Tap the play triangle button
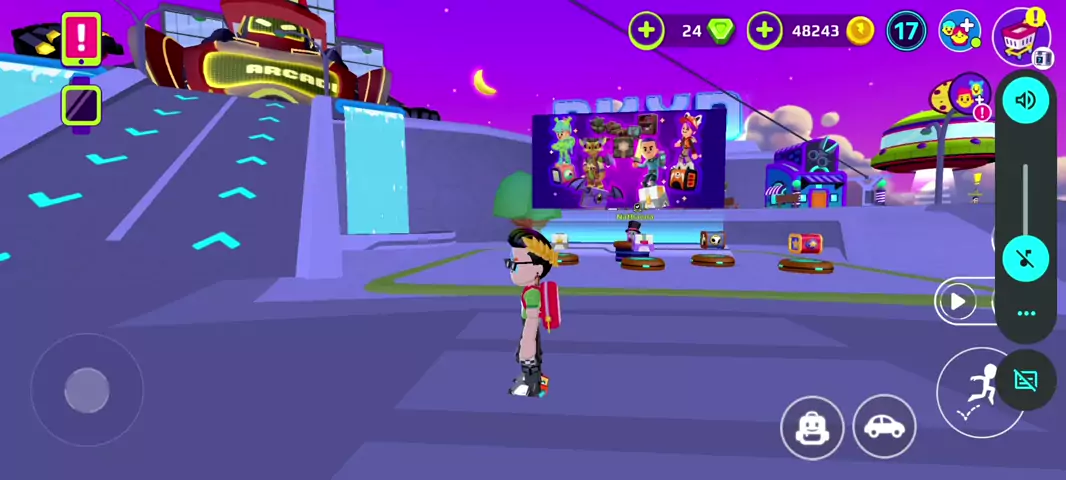 tap(958, 301)
